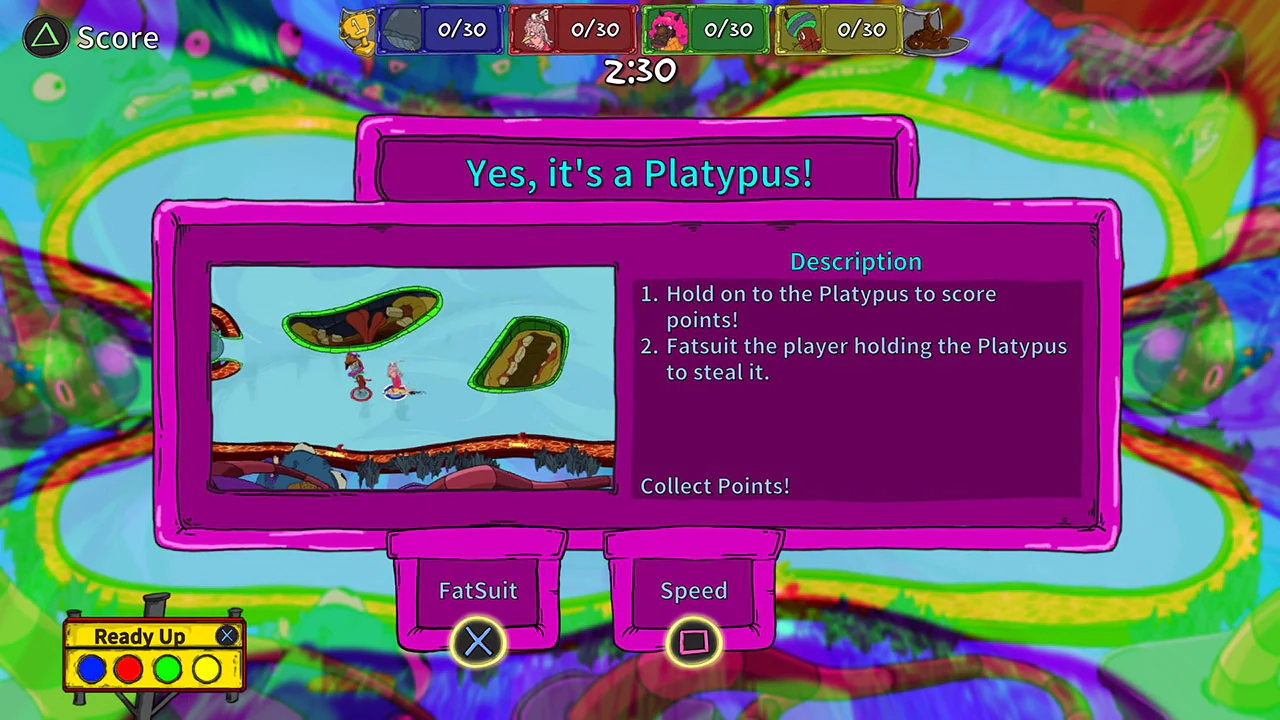Toggle the green ready-up light

pyautogui.click(x=167, y=670)
